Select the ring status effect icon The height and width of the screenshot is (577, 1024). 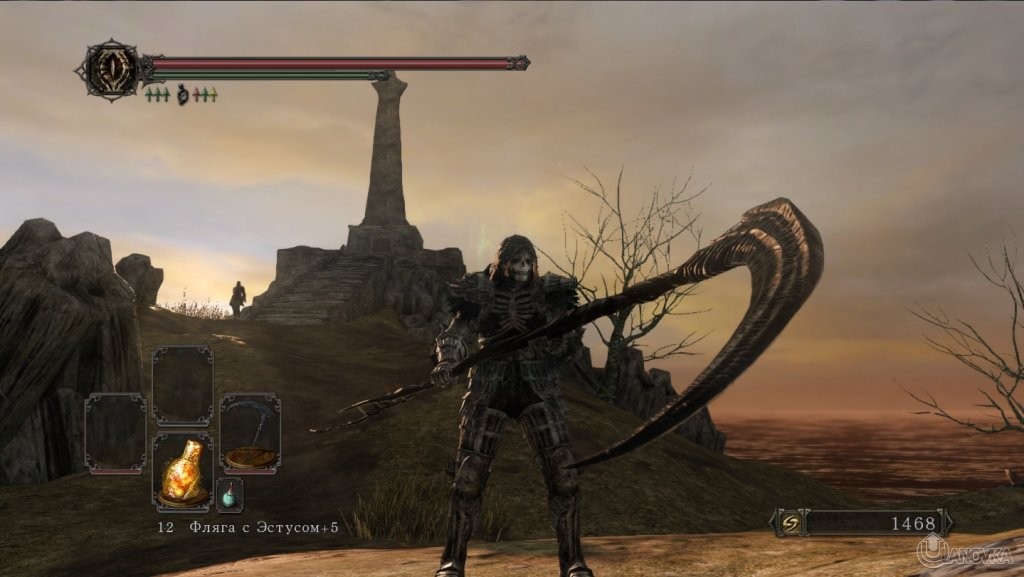(x=182, y=95)
